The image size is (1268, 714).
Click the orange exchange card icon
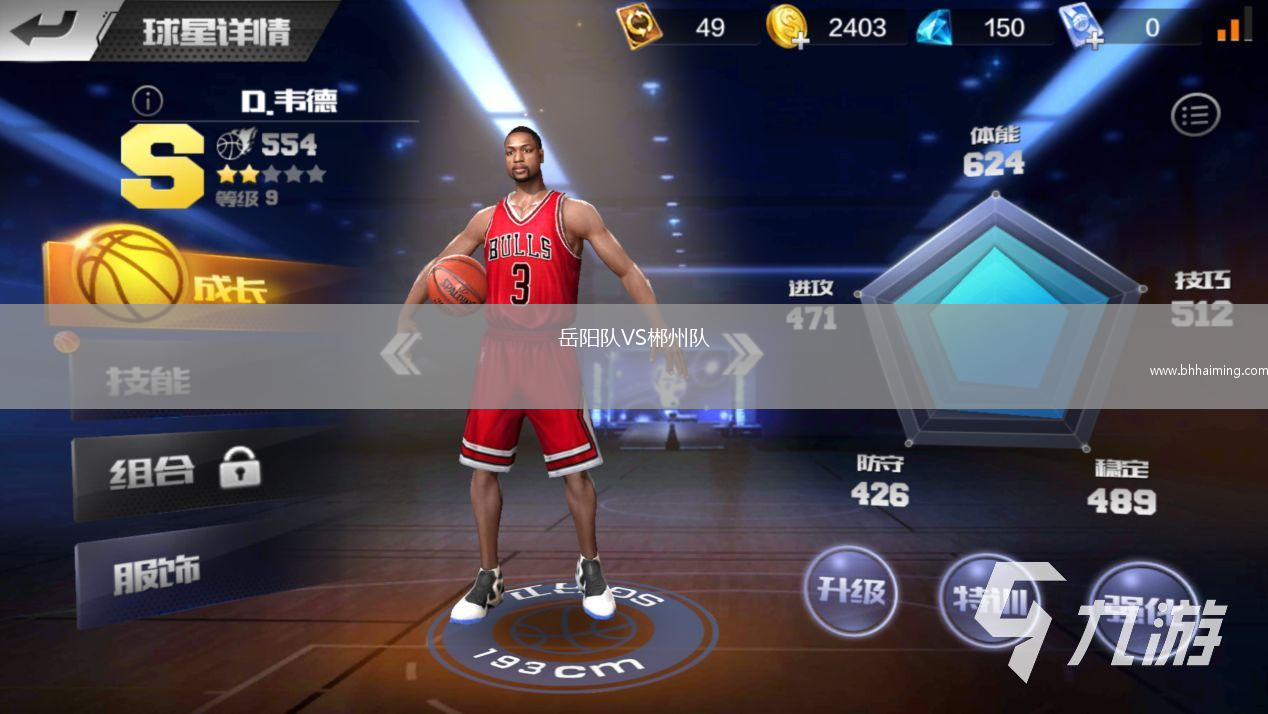pyautogui.click(x=638, y=27)
